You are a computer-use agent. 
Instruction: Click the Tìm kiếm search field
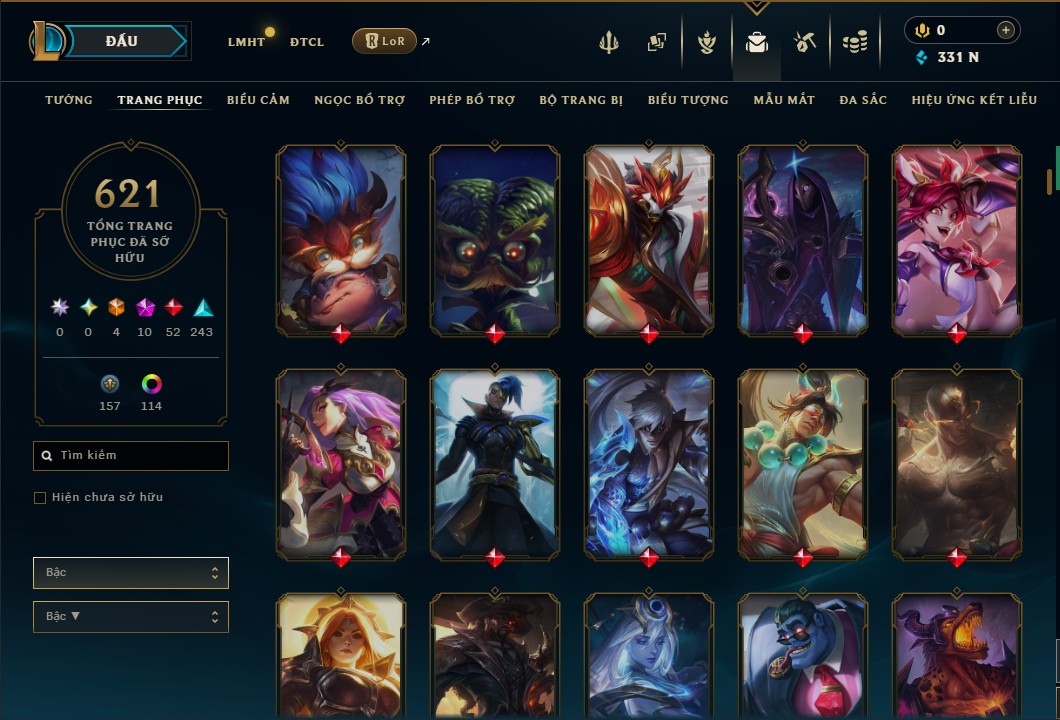[x=131, y=456]
